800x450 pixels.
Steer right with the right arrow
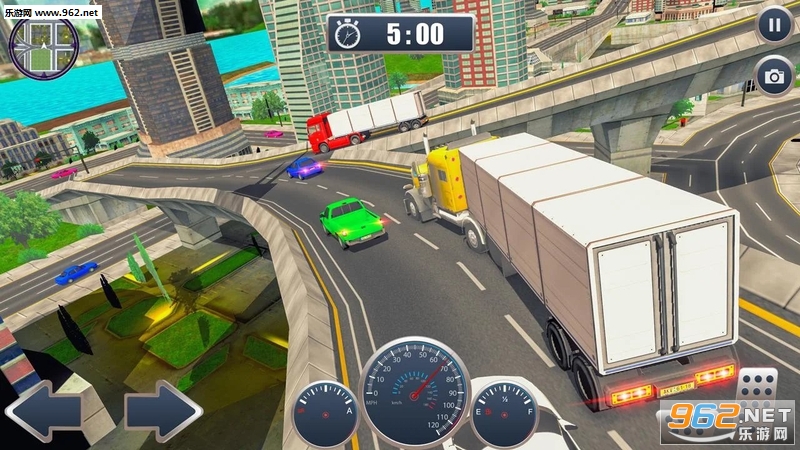(164, 410)
